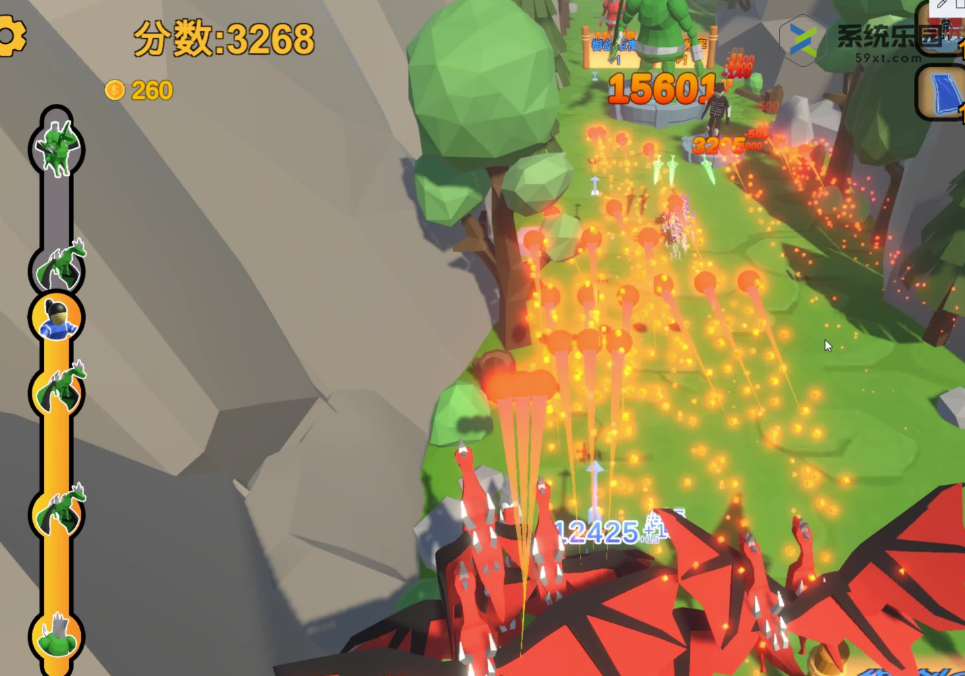
Task: Choose the blue banner upgrade button
Action: 942,93
